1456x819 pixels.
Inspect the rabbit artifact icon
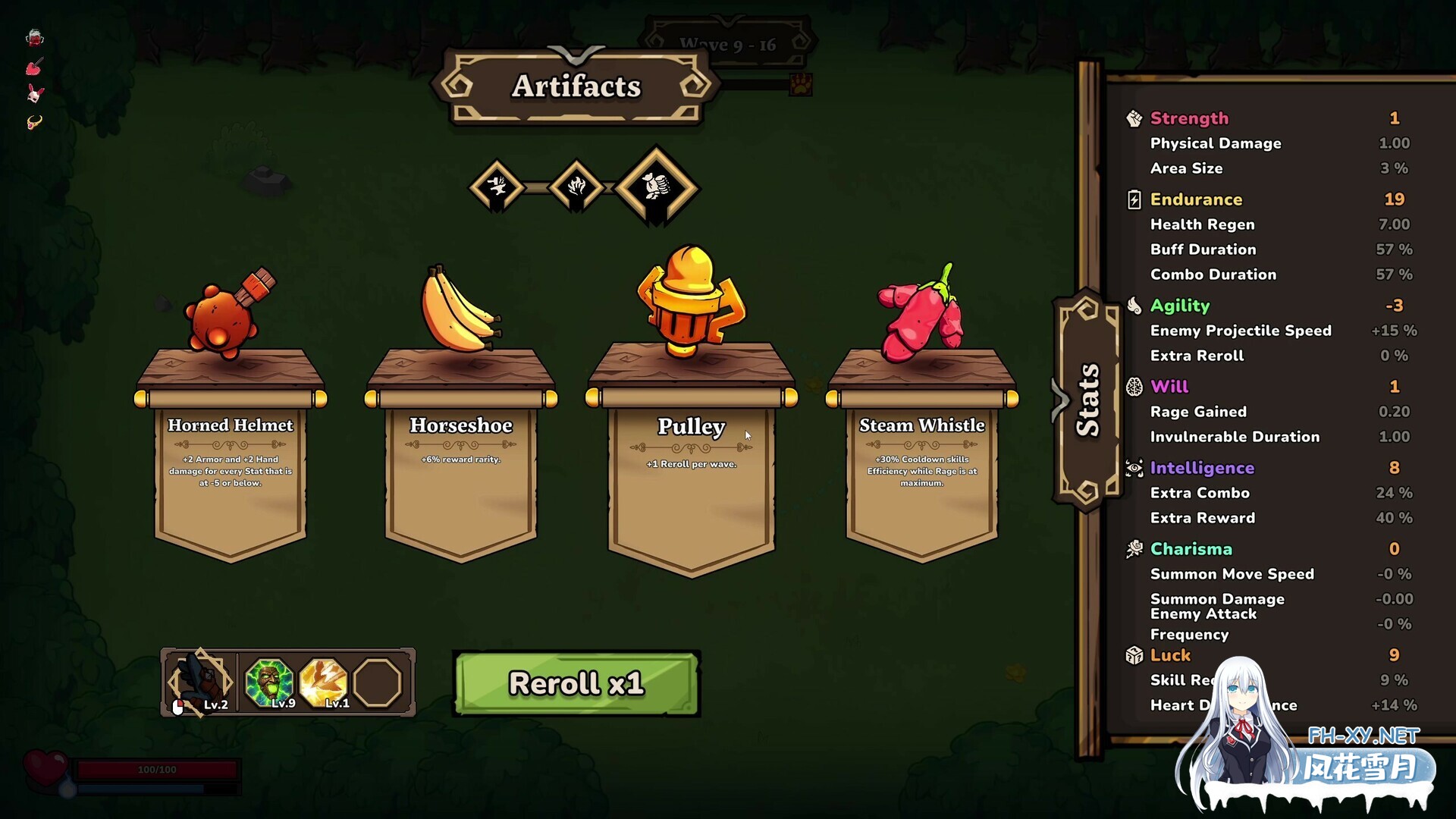click(35, 94)
